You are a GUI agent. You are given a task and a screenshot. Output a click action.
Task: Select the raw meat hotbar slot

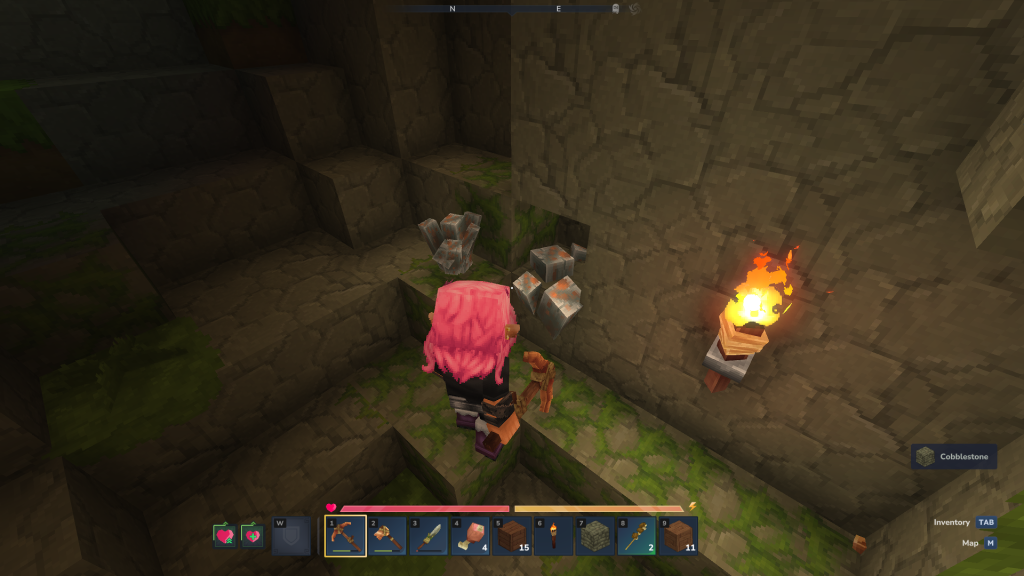pos(470,536)
